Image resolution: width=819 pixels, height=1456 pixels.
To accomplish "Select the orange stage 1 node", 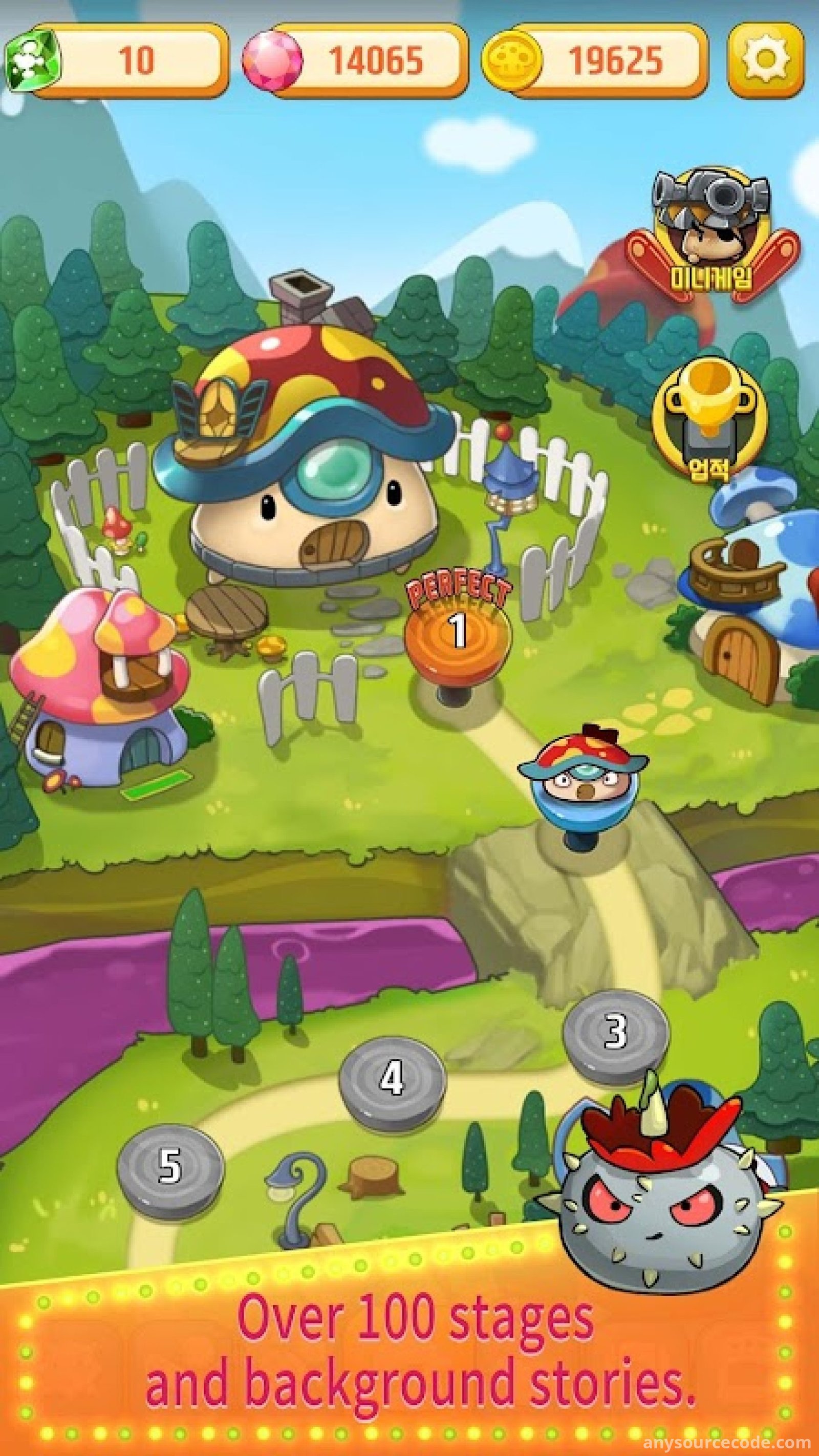I will click(x=458, y=631).
